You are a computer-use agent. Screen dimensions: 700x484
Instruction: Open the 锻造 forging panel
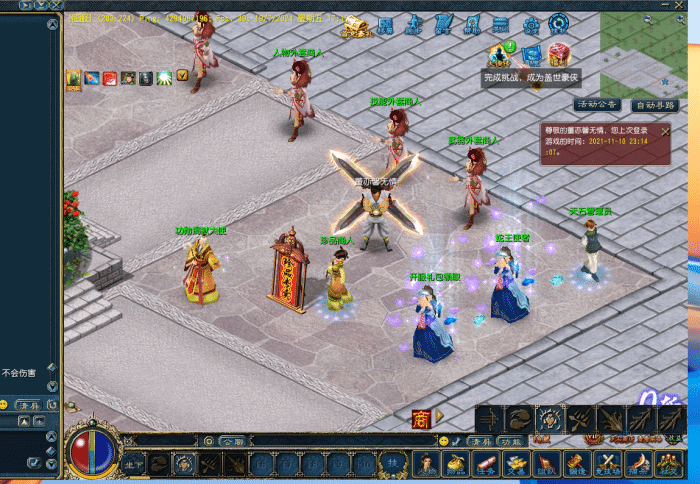pyautogui.click(x=577, y=463)
